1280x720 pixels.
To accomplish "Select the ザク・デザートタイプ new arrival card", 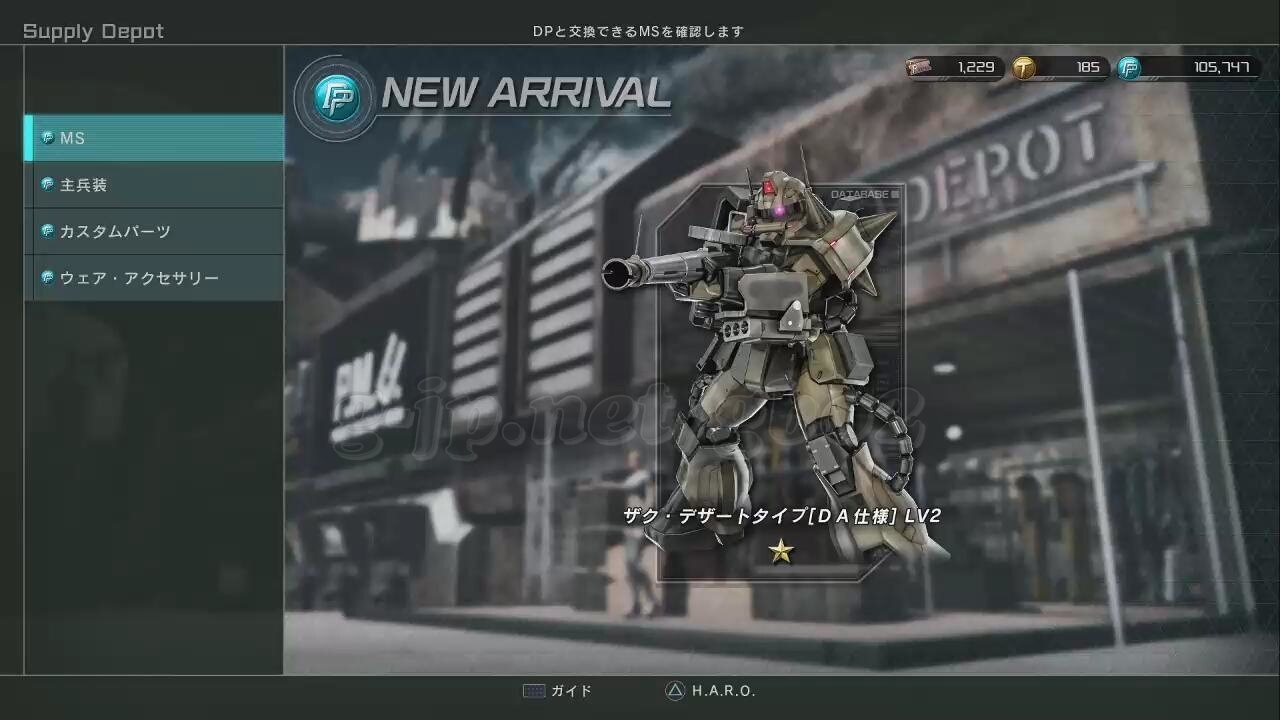I will click(x=780, y=380).
